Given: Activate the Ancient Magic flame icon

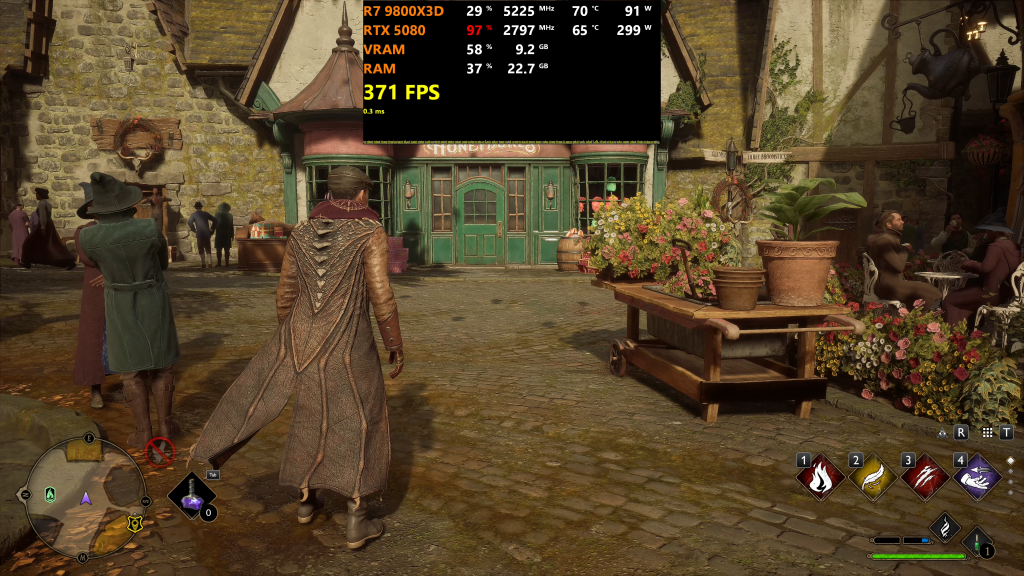Looking at the screenshot, I should click(945, 527).
